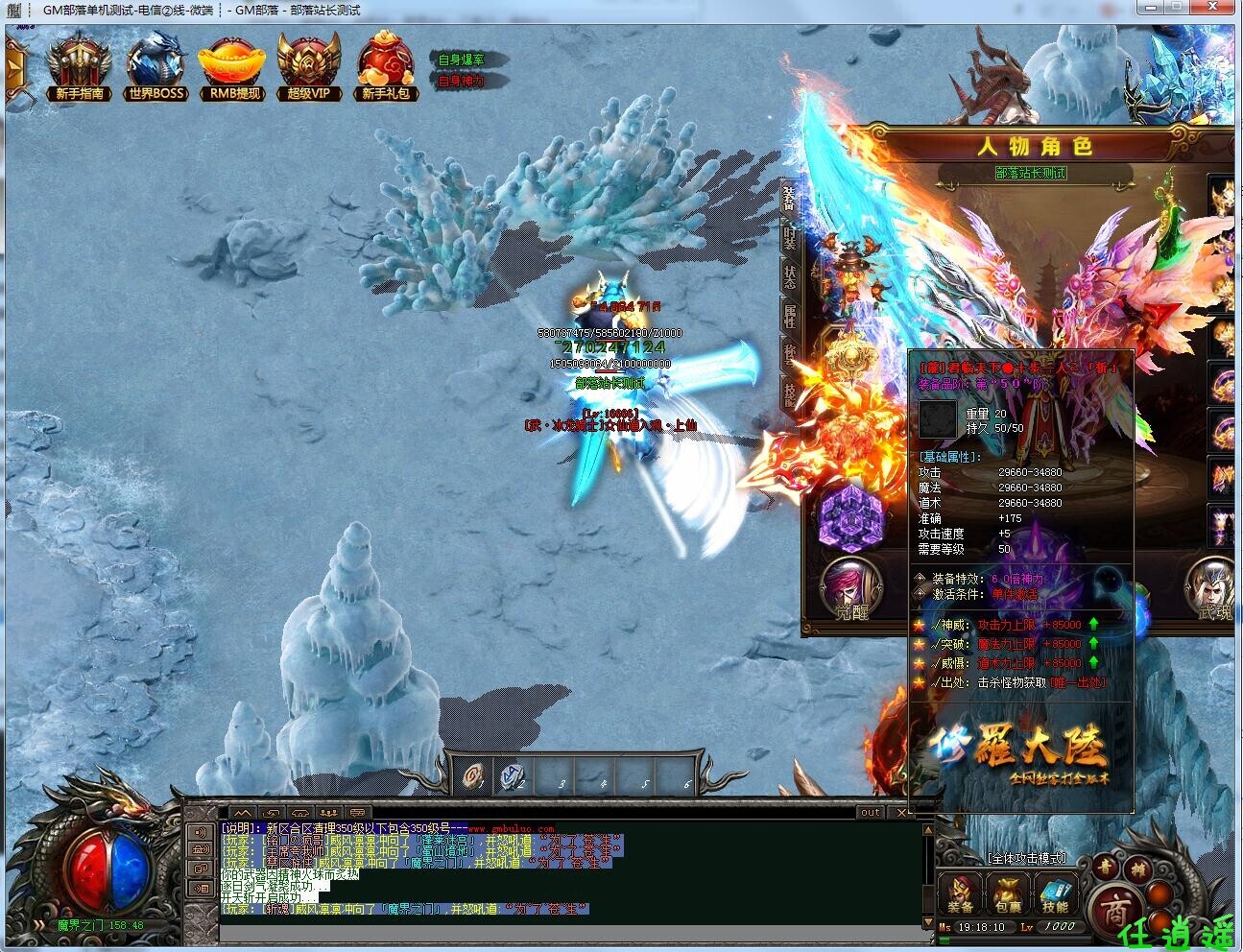
Task: Open the 觉醒 awaken icon
Action: [853, 585]
